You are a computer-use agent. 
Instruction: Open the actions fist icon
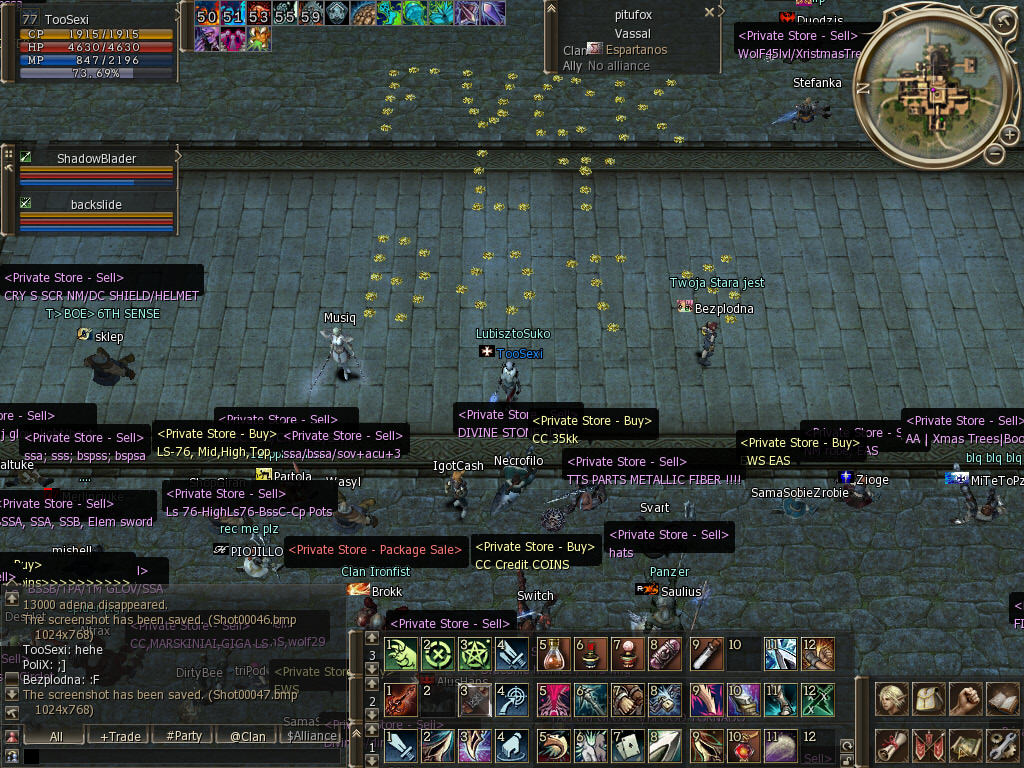pyautogui.click(x=965, y=698)
